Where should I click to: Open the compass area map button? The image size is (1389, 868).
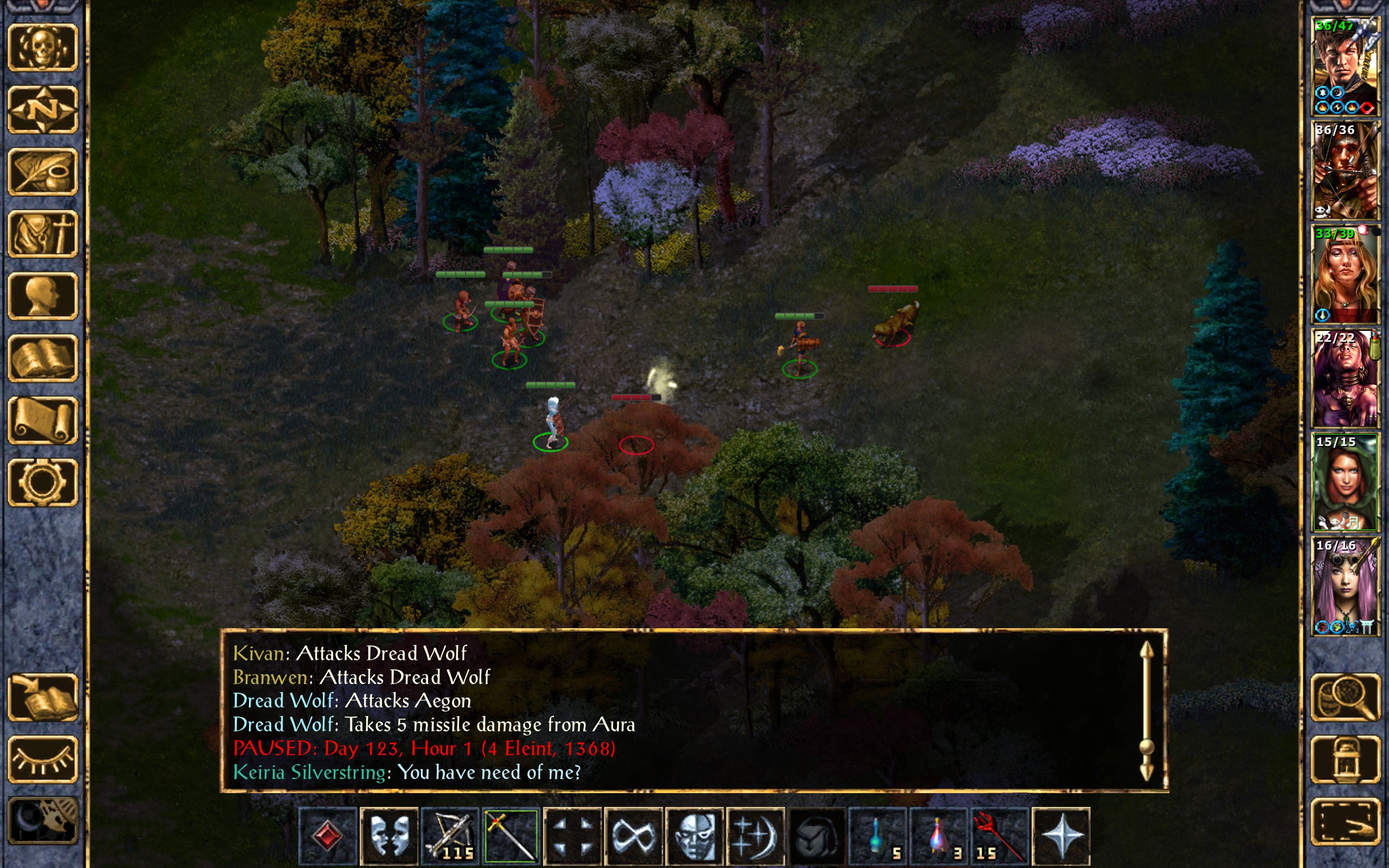(x=42, y=109)
